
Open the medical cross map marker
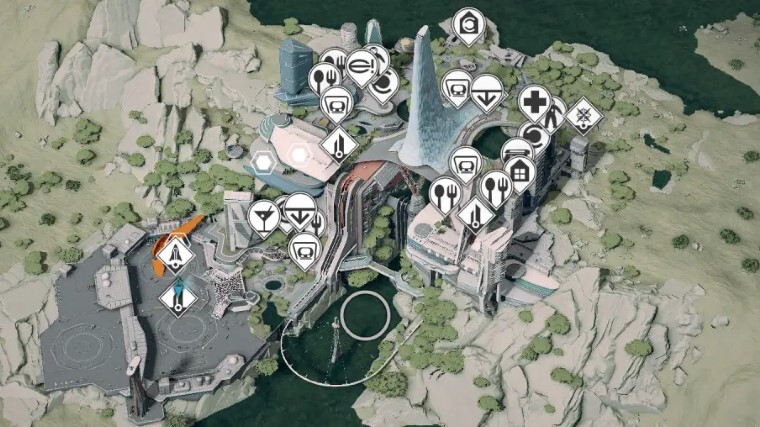(x=534, y=101)
